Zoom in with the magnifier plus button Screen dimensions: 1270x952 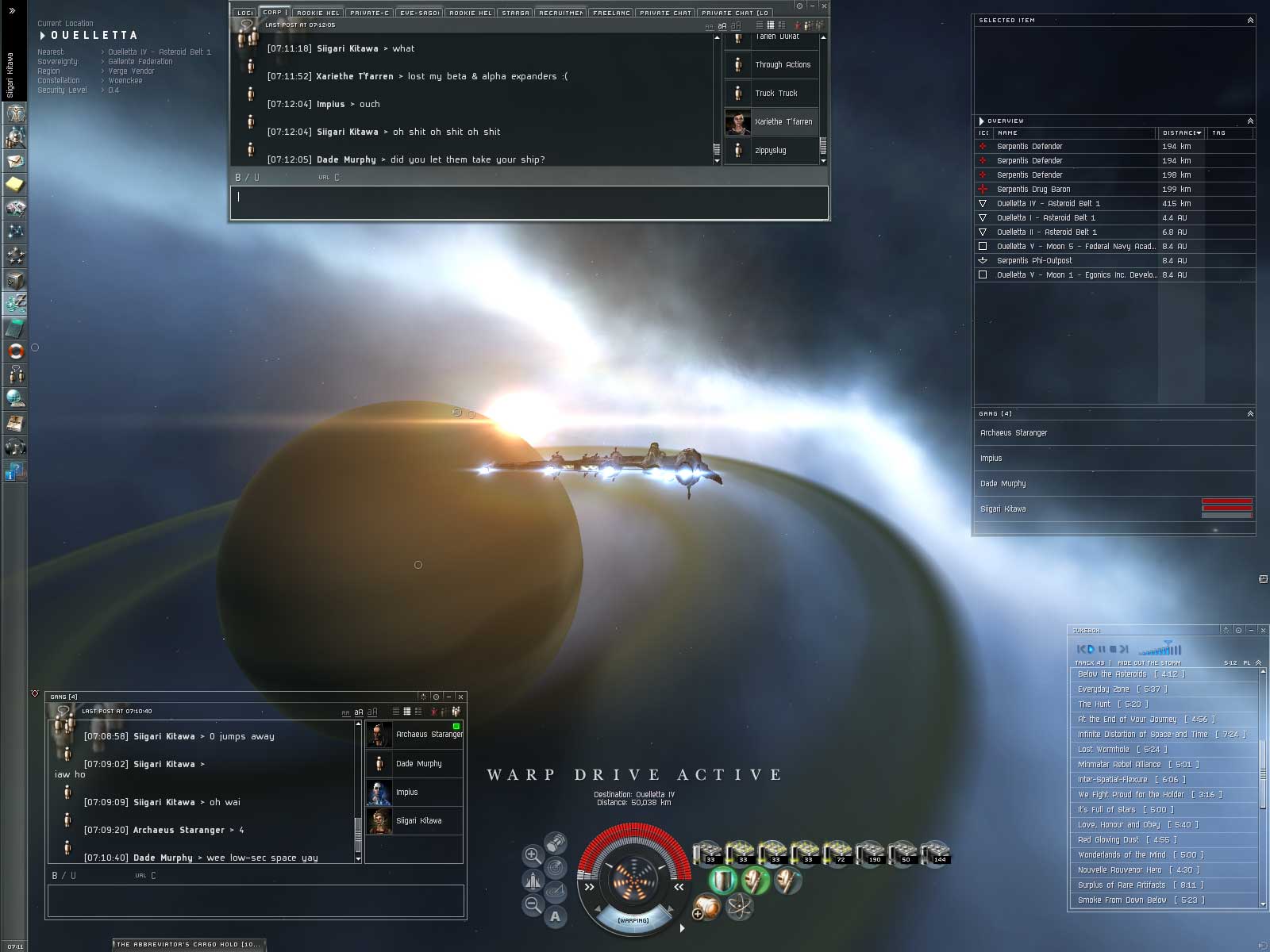(533, 855)
